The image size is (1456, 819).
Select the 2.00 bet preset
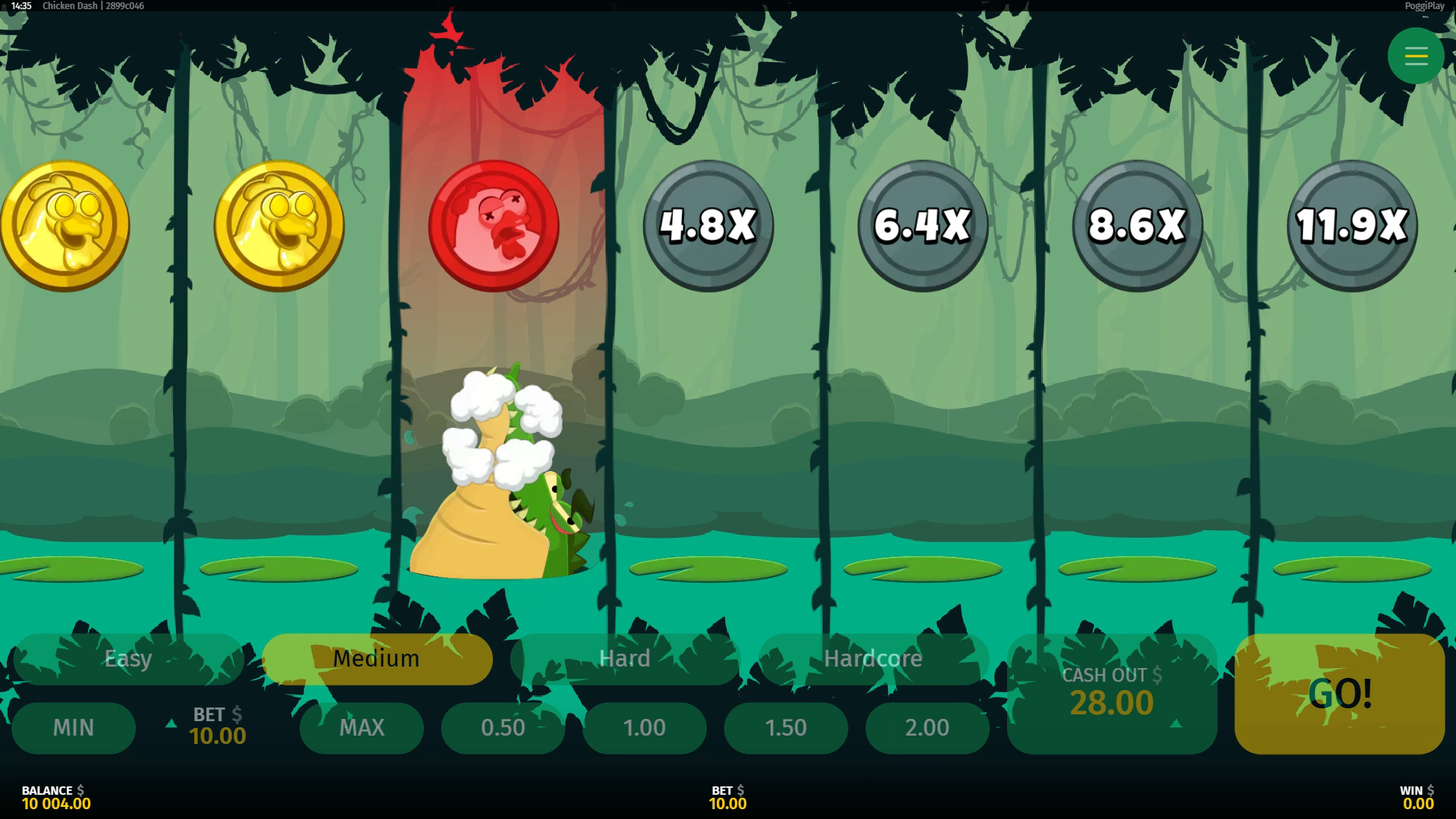[x=927, y=728]
